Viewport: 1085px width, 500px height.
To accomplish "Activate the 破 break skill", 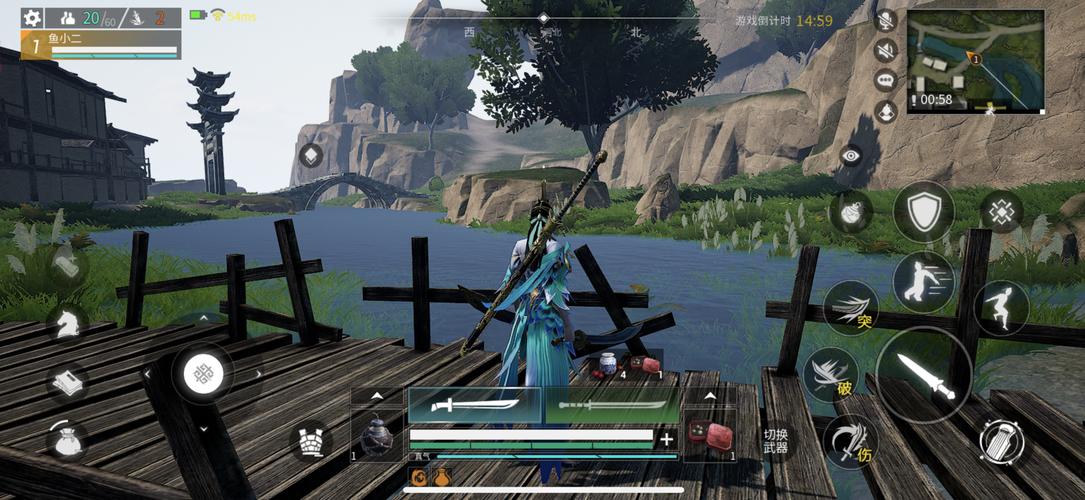I will coord(830,375).
